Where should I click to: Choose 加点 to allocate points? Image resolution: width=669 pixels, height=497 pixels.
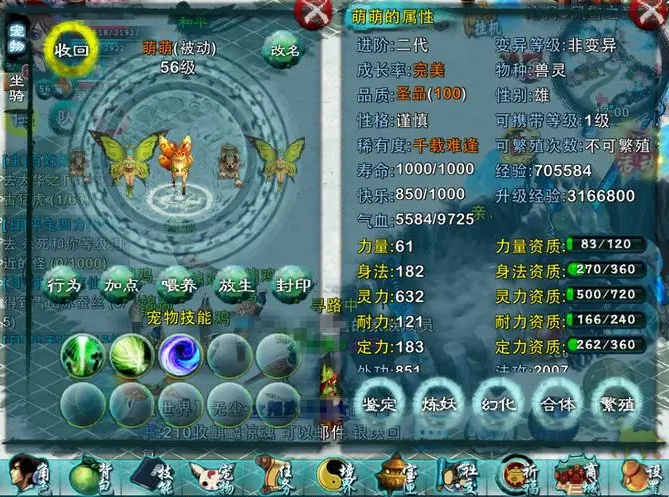point(121,286)
